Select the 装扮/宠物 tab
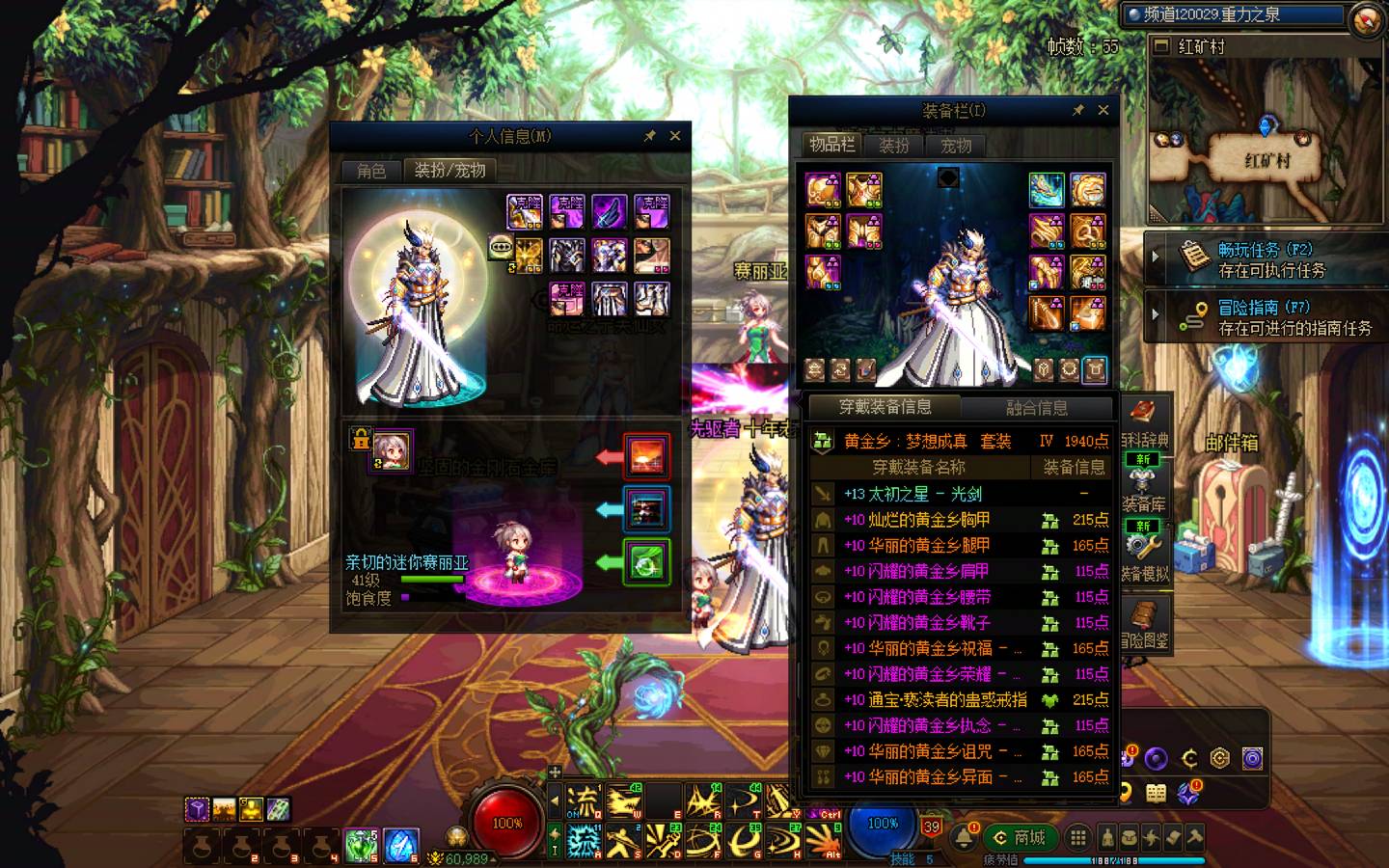Screen dimensions: 1389x868 click(449, 171)
